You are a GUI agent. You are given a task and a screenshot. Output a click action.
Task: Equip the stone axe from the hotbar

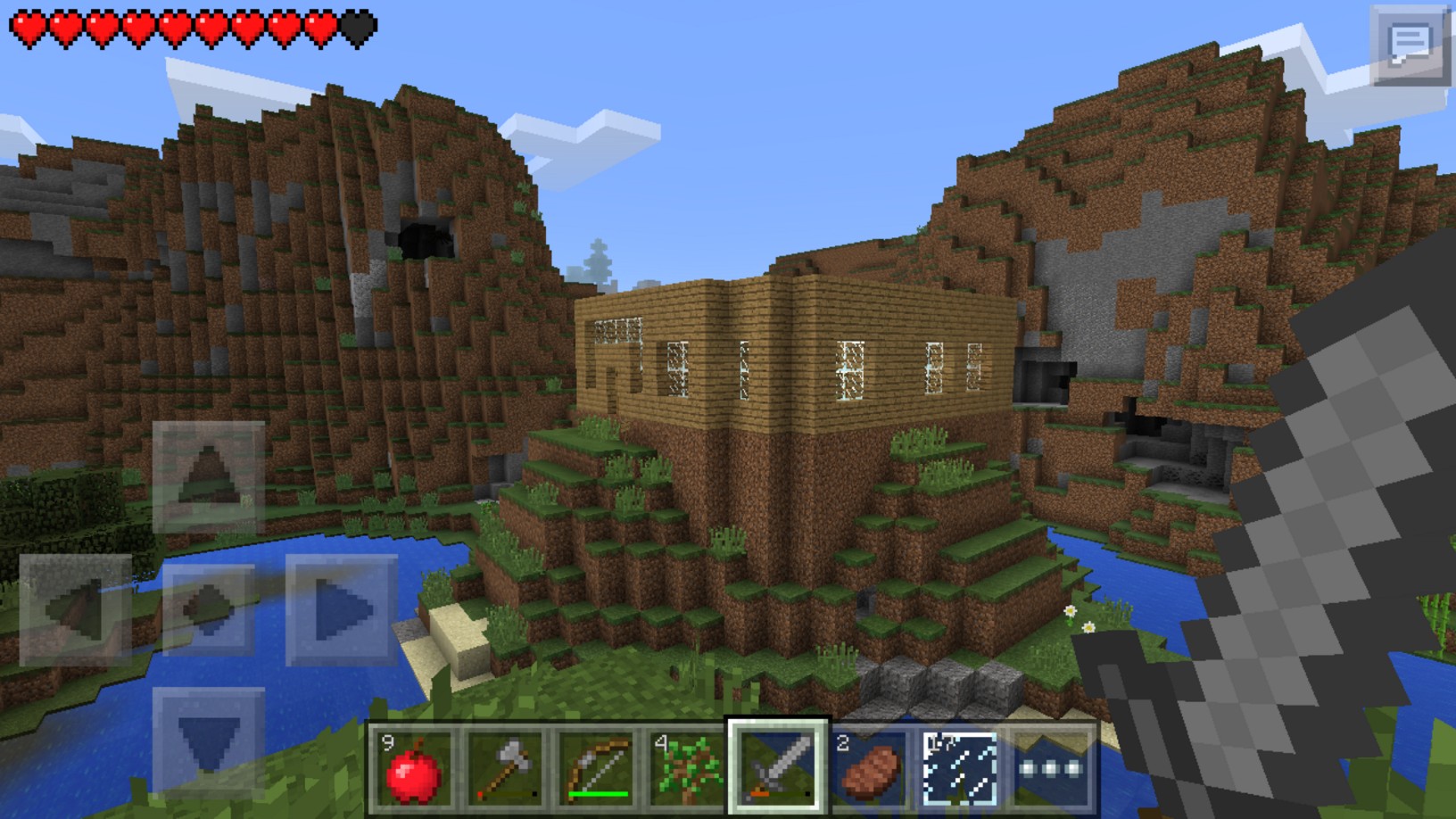tap(505, 767)
